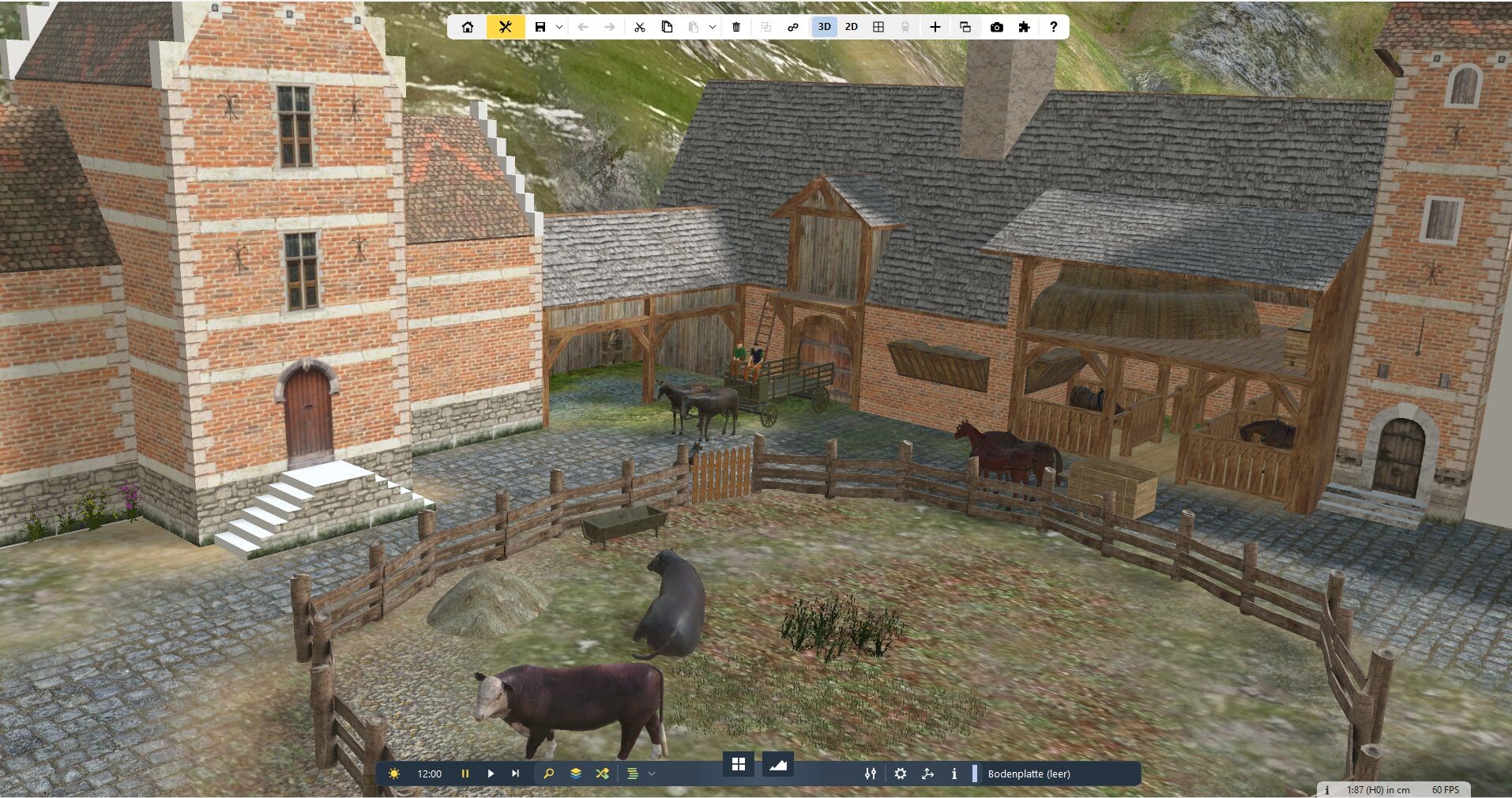This screenshot has width=1512, height=798.
Task: Copy with the pages icon
Action: point(667,27)
